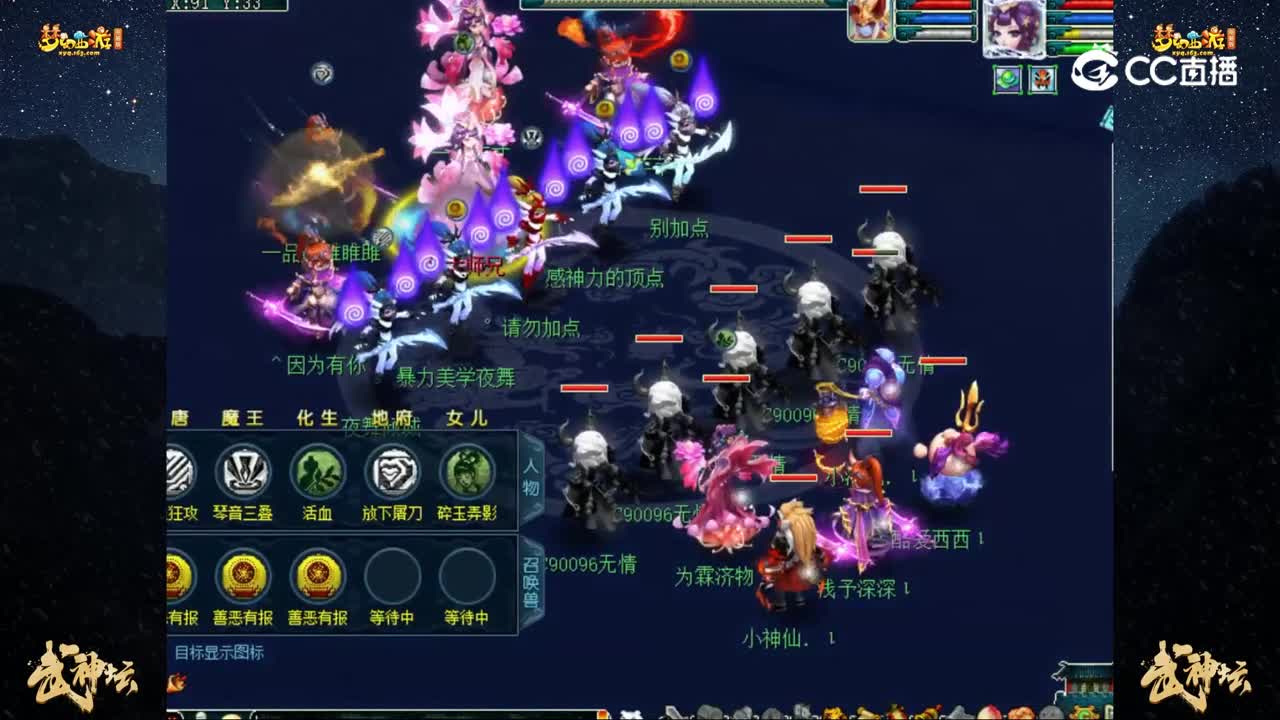Open the 召唤兽 side tab
Viewport: 1280px width, 720px height.
pos(533,570)
